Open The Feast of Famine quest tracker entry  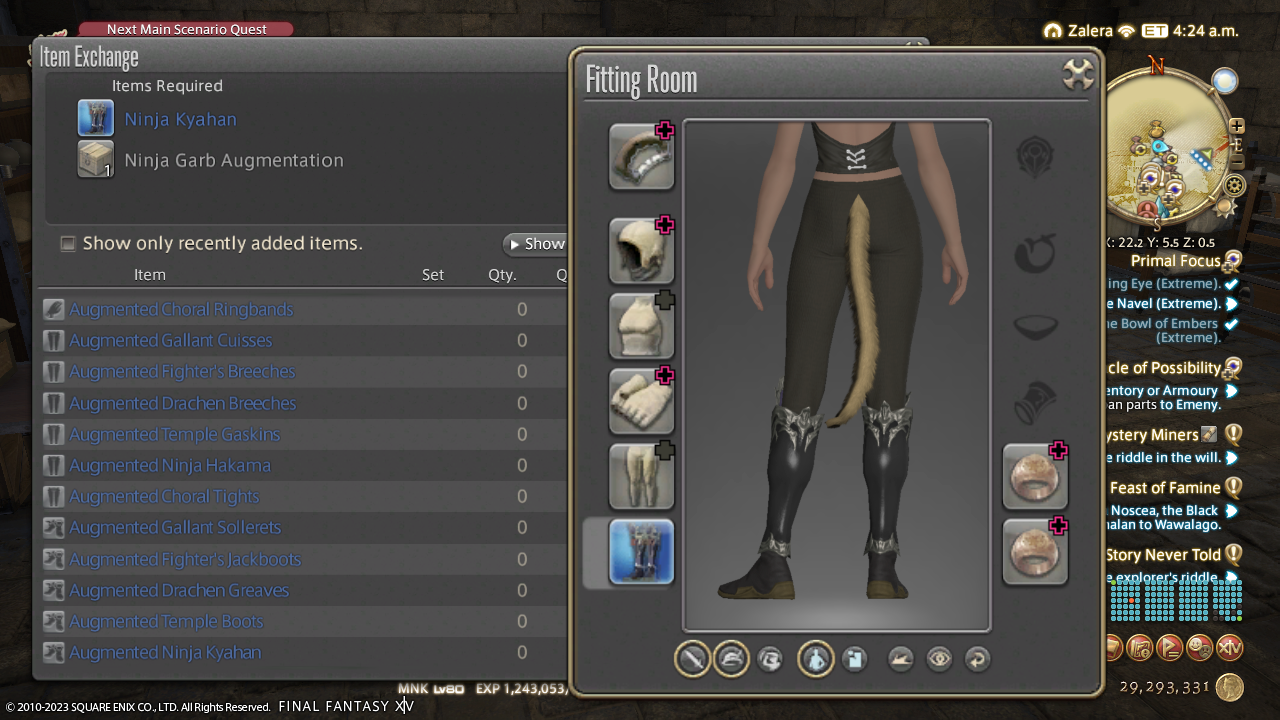pos(1165,488)
